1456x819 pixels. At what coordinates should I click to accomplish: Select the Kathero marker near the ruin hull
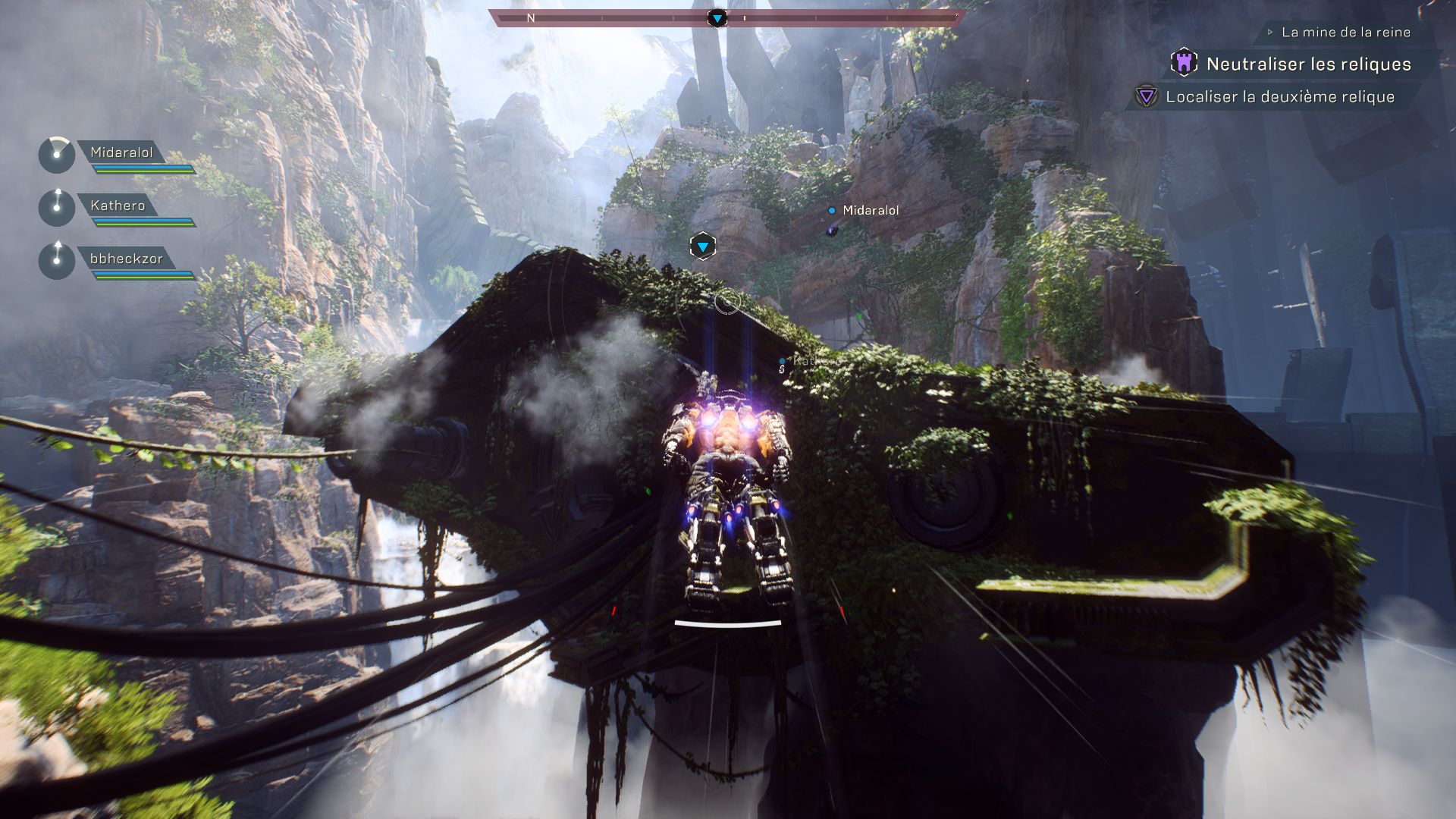[783, 362]
